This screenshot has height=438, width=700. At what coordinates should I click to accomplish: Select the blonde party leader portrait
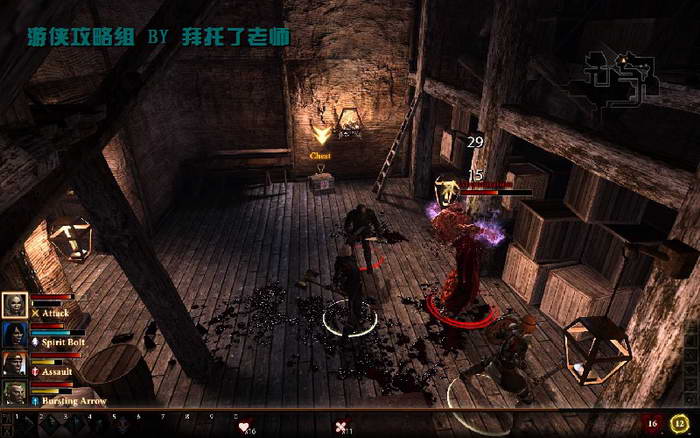point(14,305)
